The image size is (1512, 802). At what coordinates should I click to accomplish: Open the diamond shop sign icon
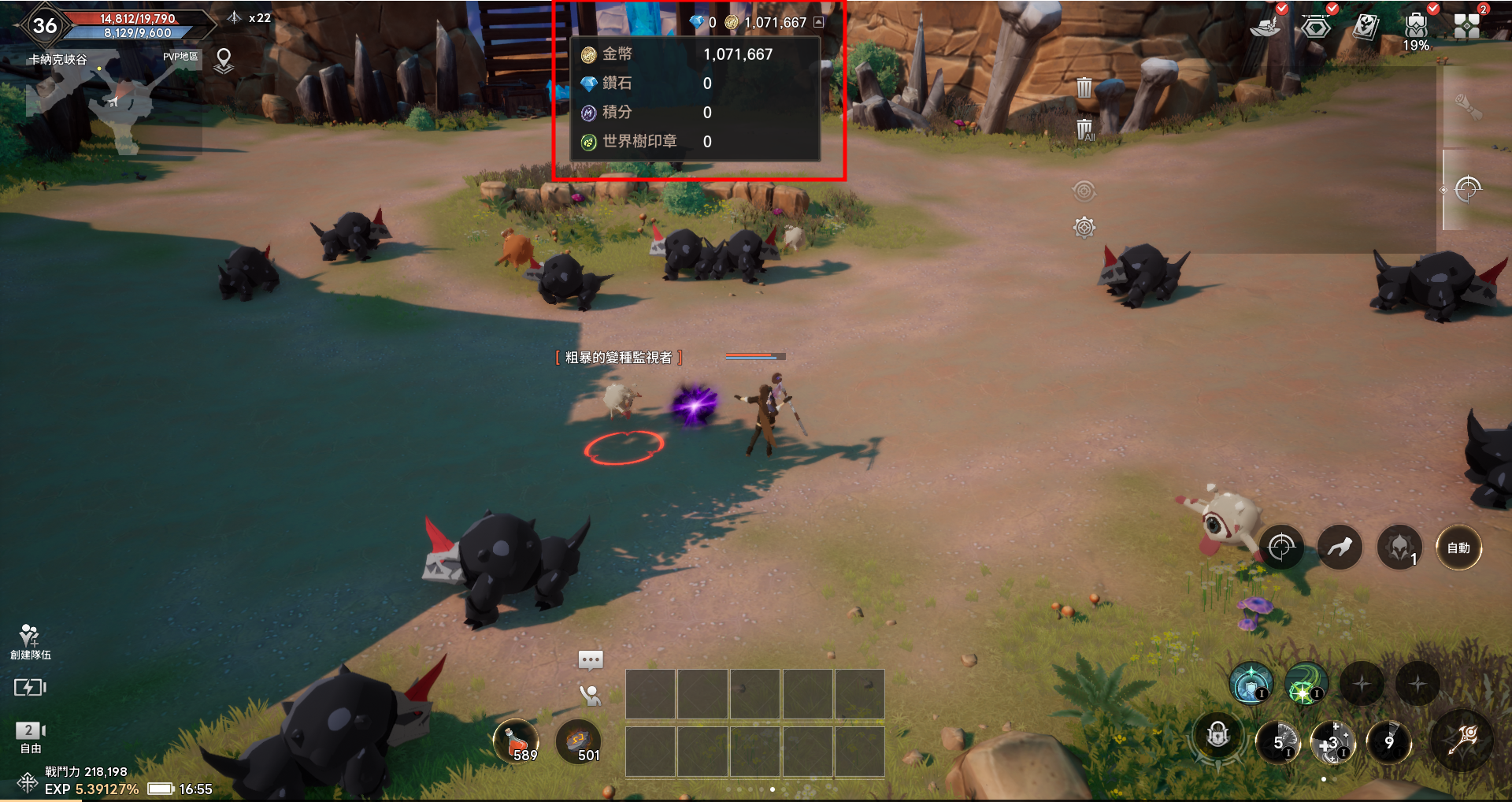pyautogui.click(x=1316, y=27)
